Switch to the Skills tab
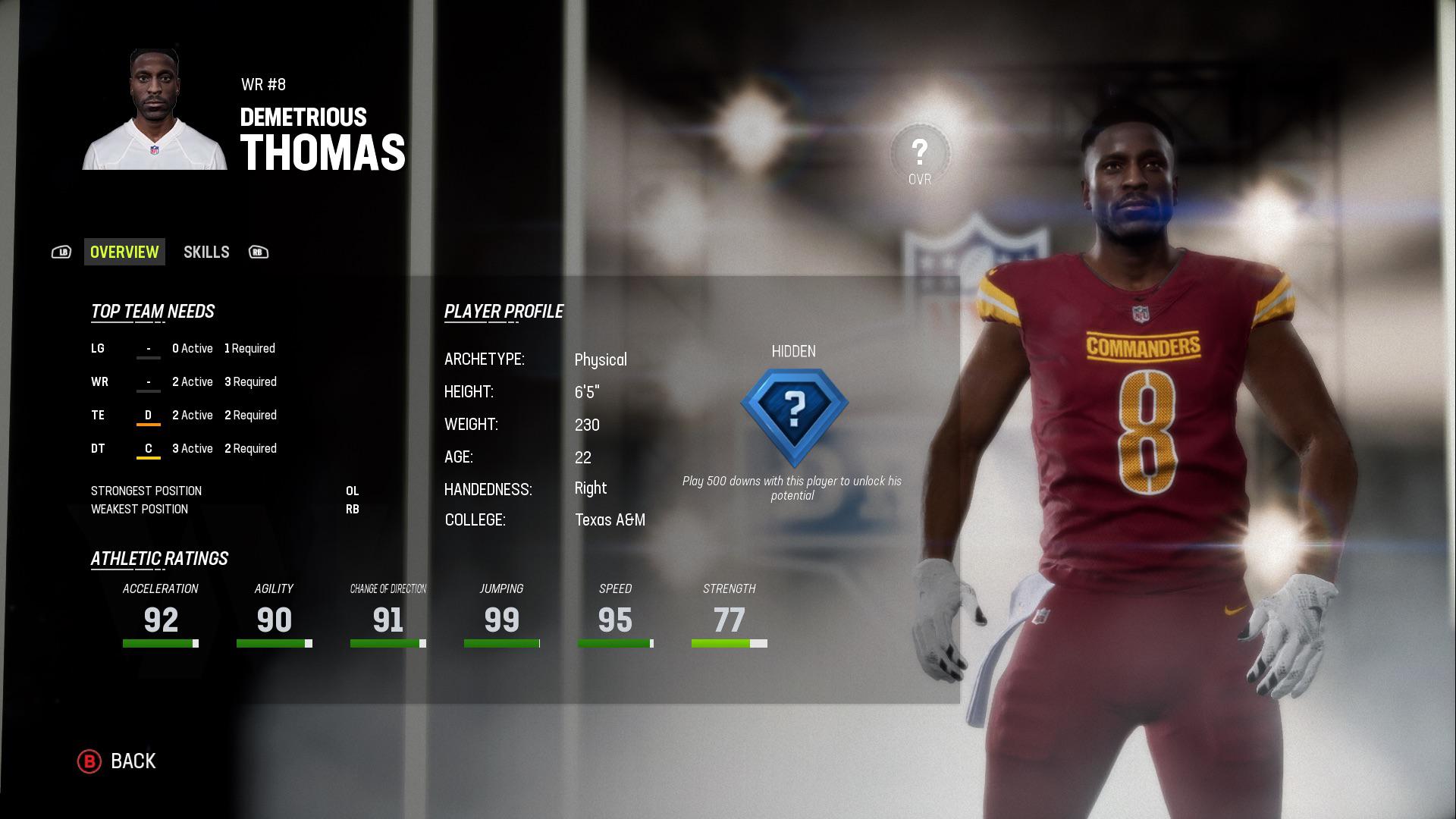This screenshot has width=1456, height=819. tap(206, 252)
